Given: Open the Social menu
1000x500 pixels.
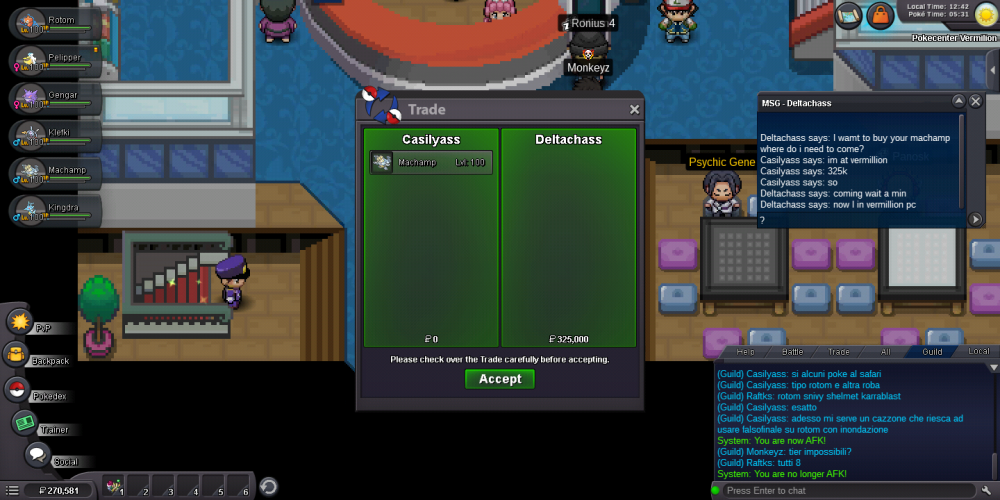Looking at the screenshot, I should 37,456.
